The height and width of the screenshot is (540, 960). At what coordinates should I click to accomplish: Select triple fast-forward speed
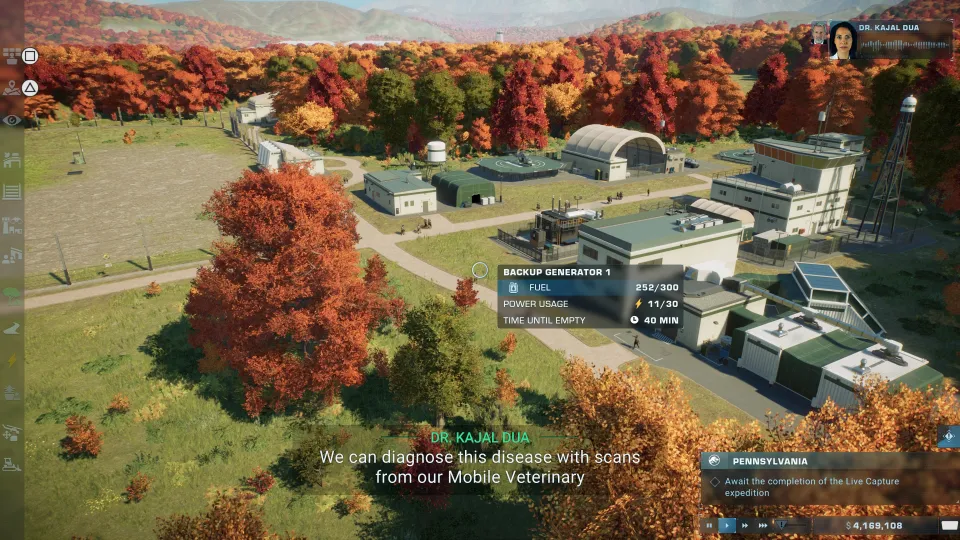(763, 525)
